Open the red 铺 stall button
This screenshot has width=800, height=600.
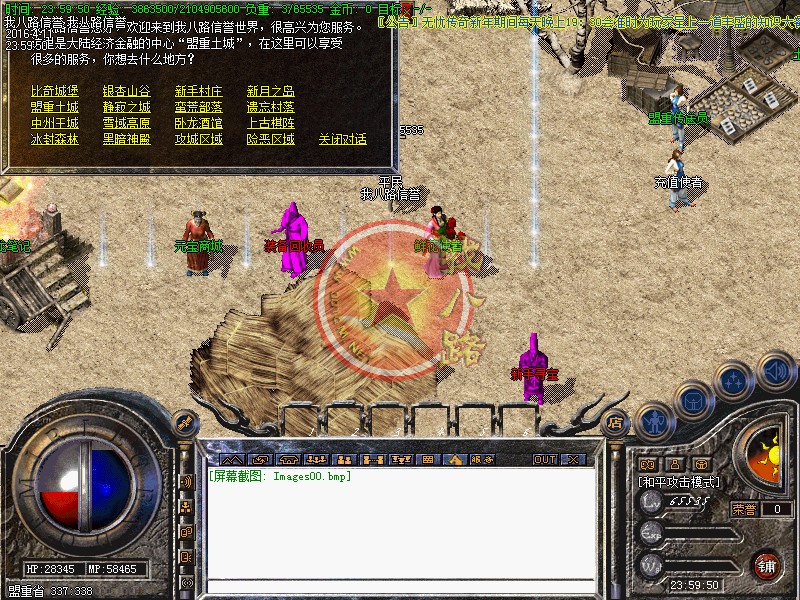767,564
